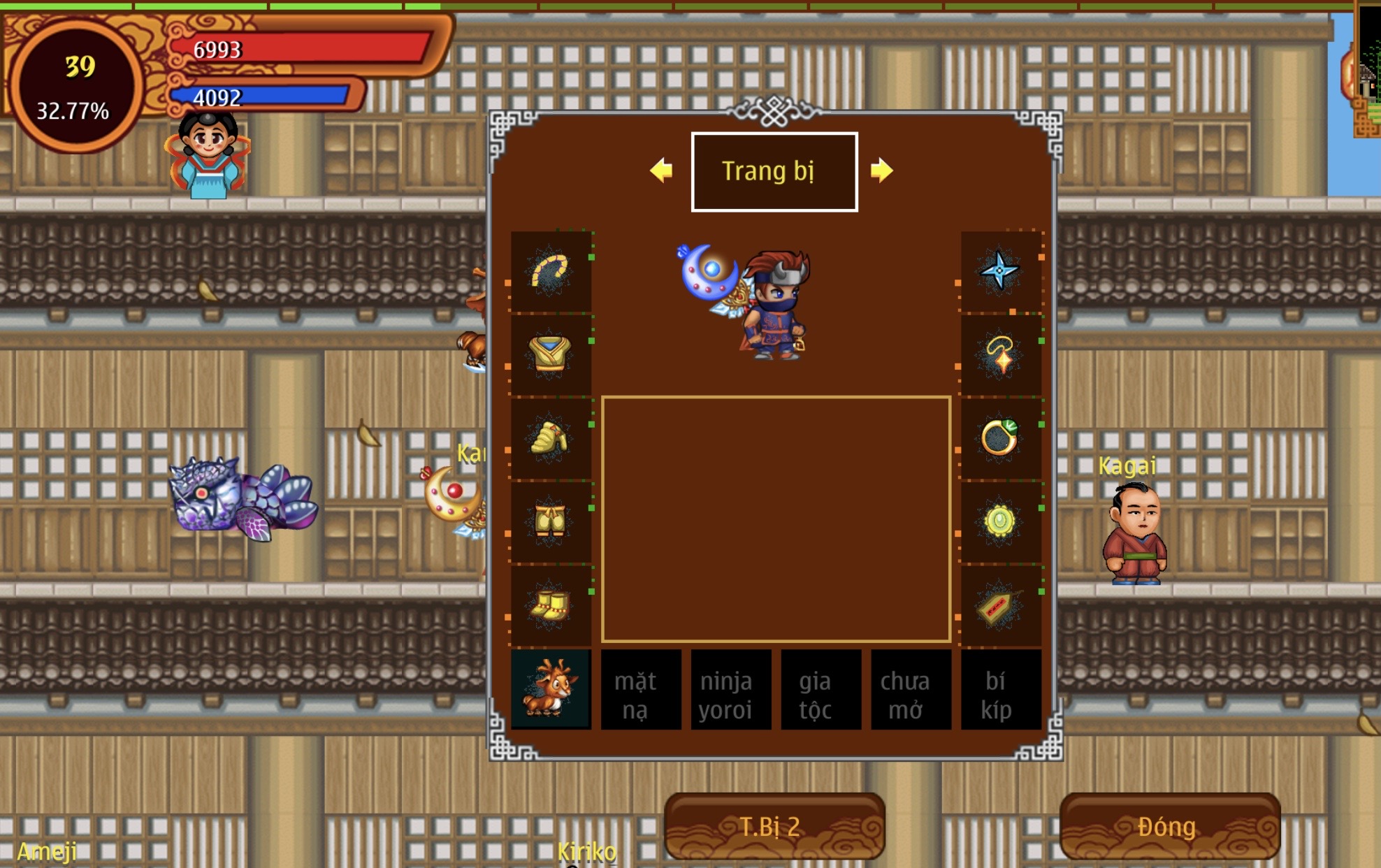This screenshot has width=1381, height=868.
Task: Select the orange fox pet slot
Action: pyautogui.click(x=551, y=690)
